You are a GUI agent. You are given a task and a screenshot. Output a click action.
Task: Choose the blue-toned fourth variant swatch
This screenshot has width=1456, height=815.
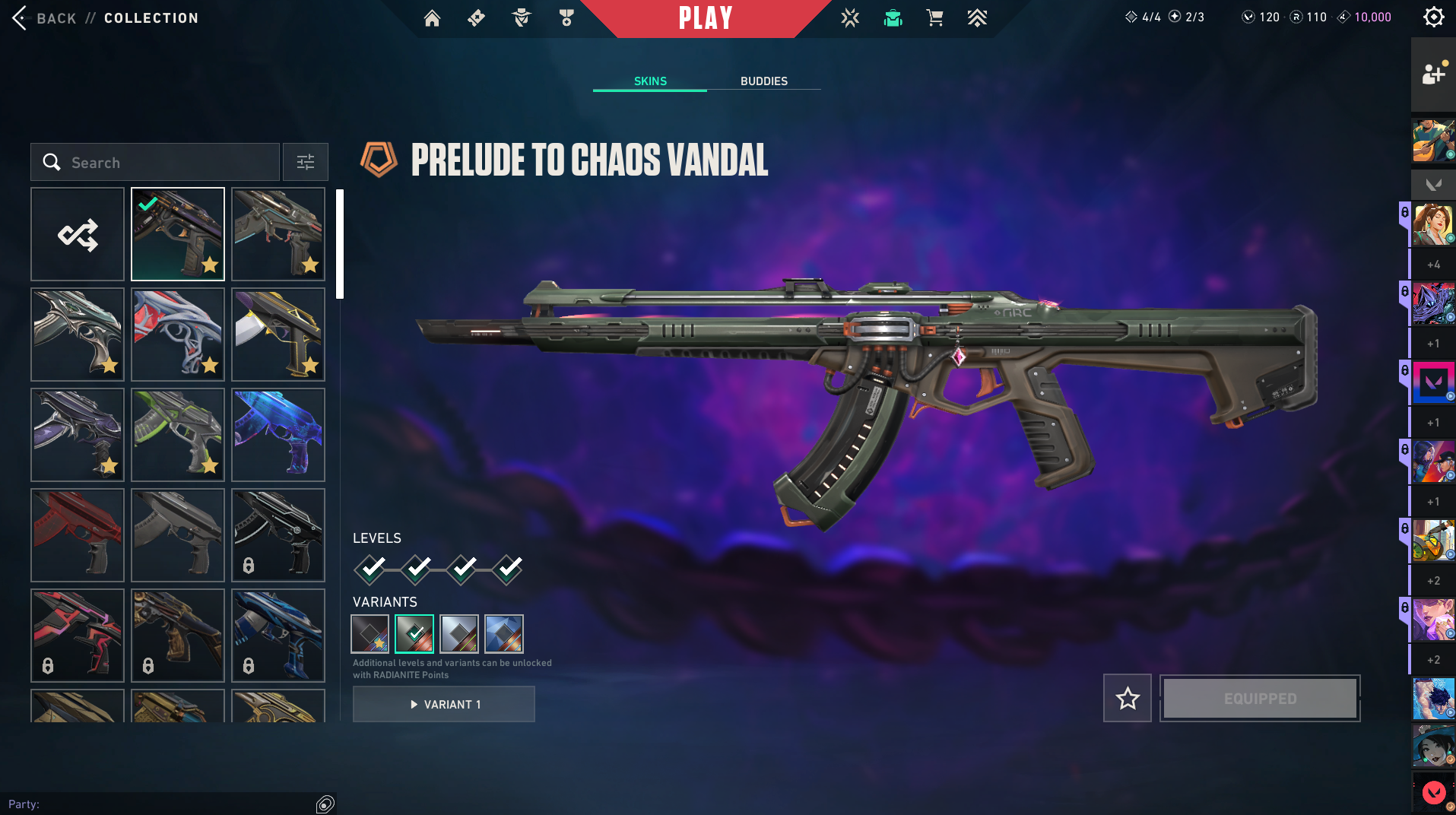point(504,634)
